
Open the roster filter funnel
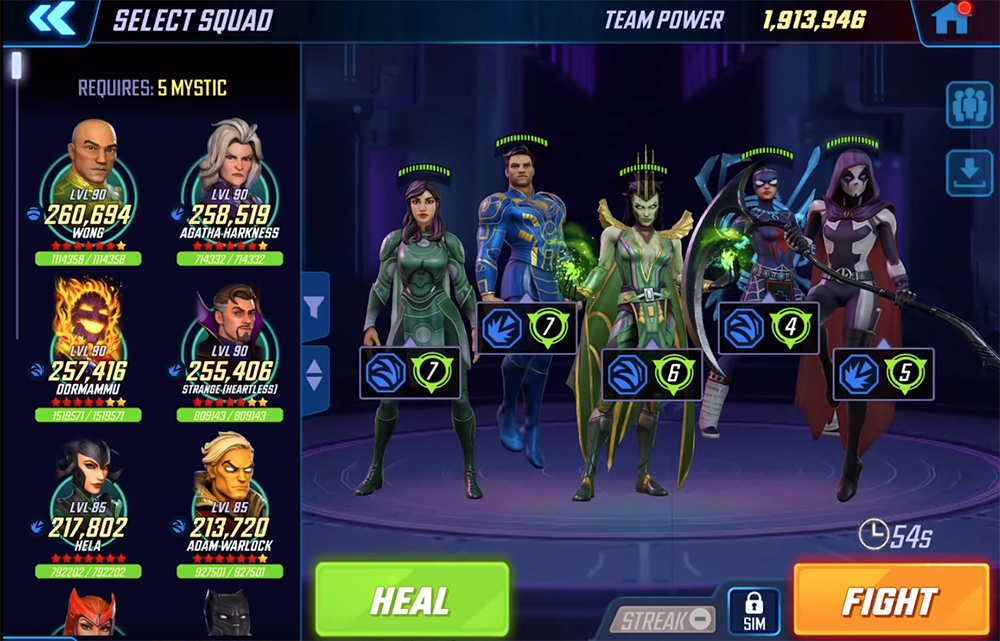[315, 307]
